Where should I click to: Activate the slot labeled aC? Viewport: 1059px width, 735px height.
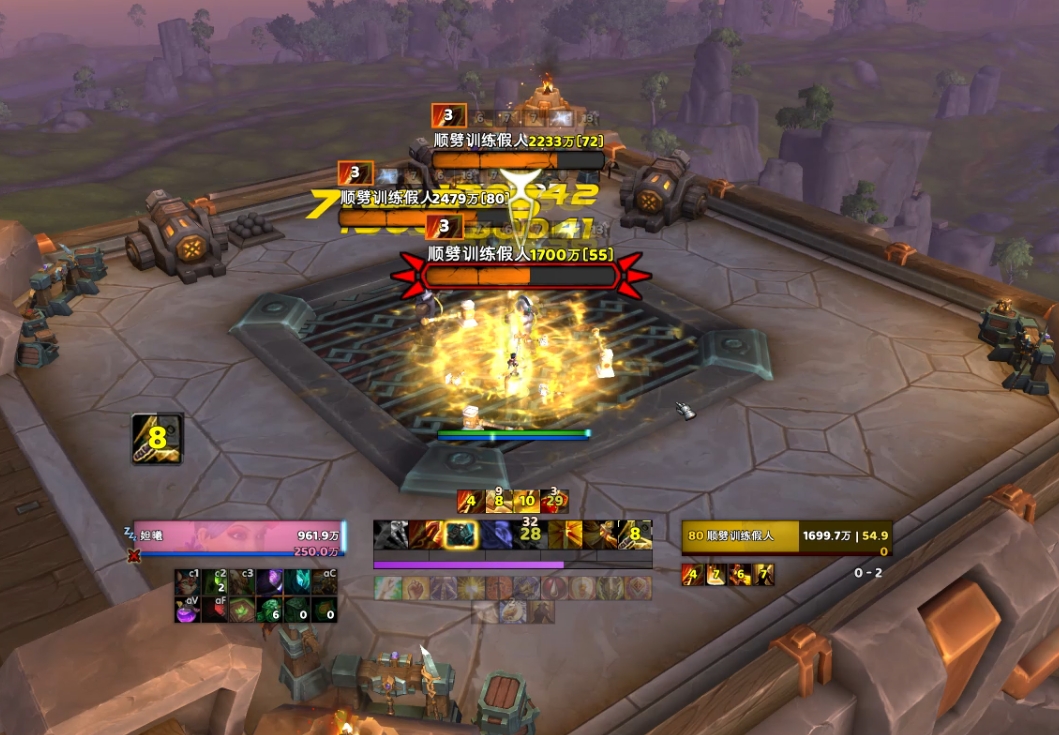pyautogui.click(x=324, y=582)
